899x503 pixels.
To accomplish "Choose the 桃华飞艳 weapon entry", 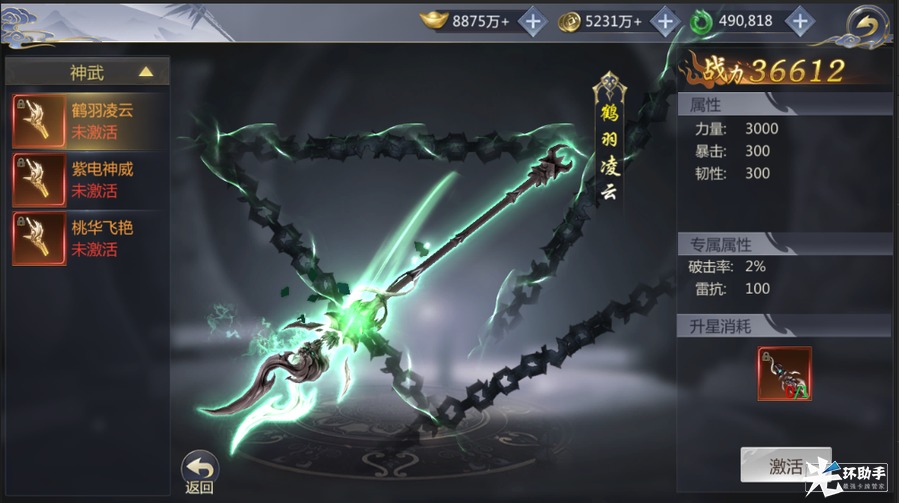I will (87, 238).
